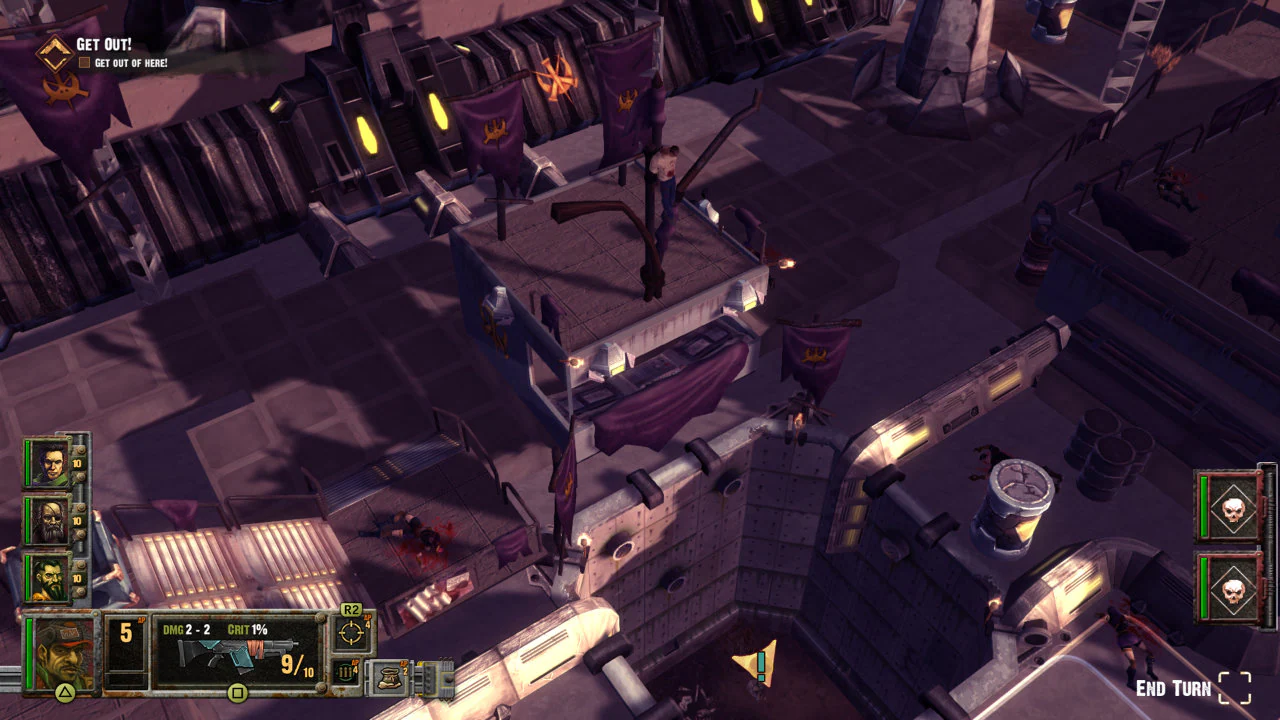Click the reload ammunition icon
Viewport: 1280px width, 720px height.
344,671
